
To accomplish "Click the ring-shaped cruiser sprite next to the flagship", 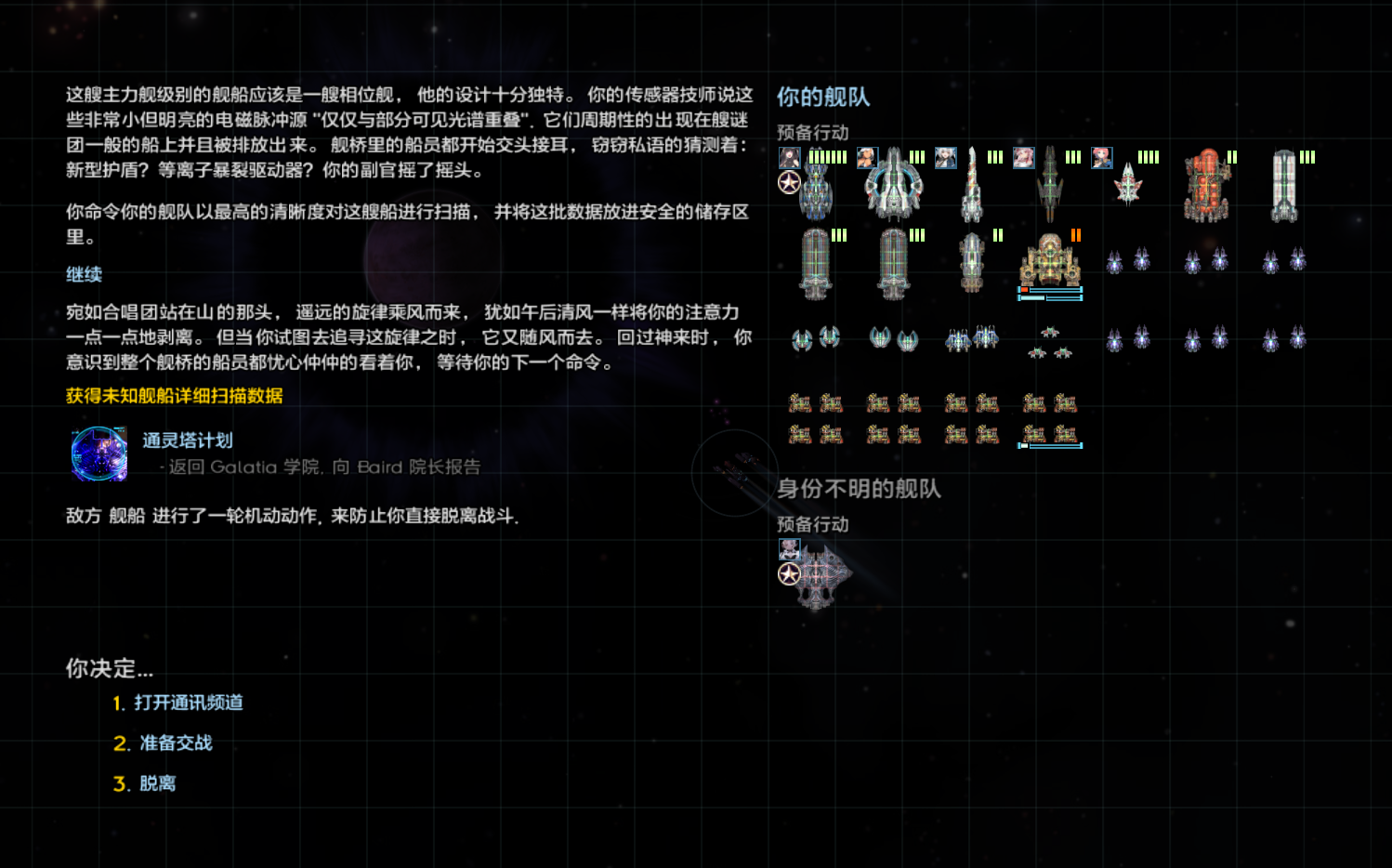I will (x=894, y=186).
